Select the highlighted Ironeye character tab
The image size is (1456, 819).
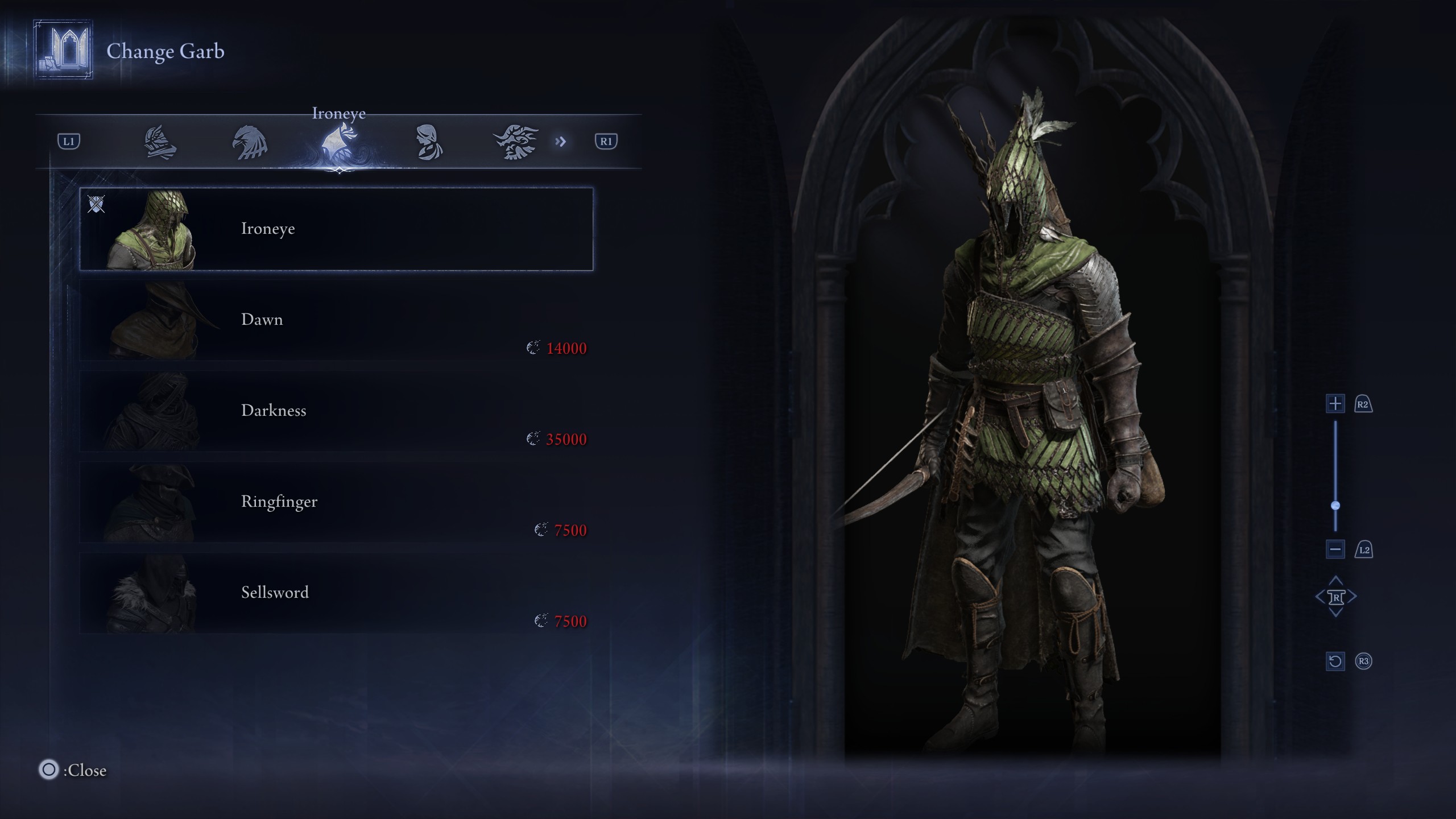(339, 142)
